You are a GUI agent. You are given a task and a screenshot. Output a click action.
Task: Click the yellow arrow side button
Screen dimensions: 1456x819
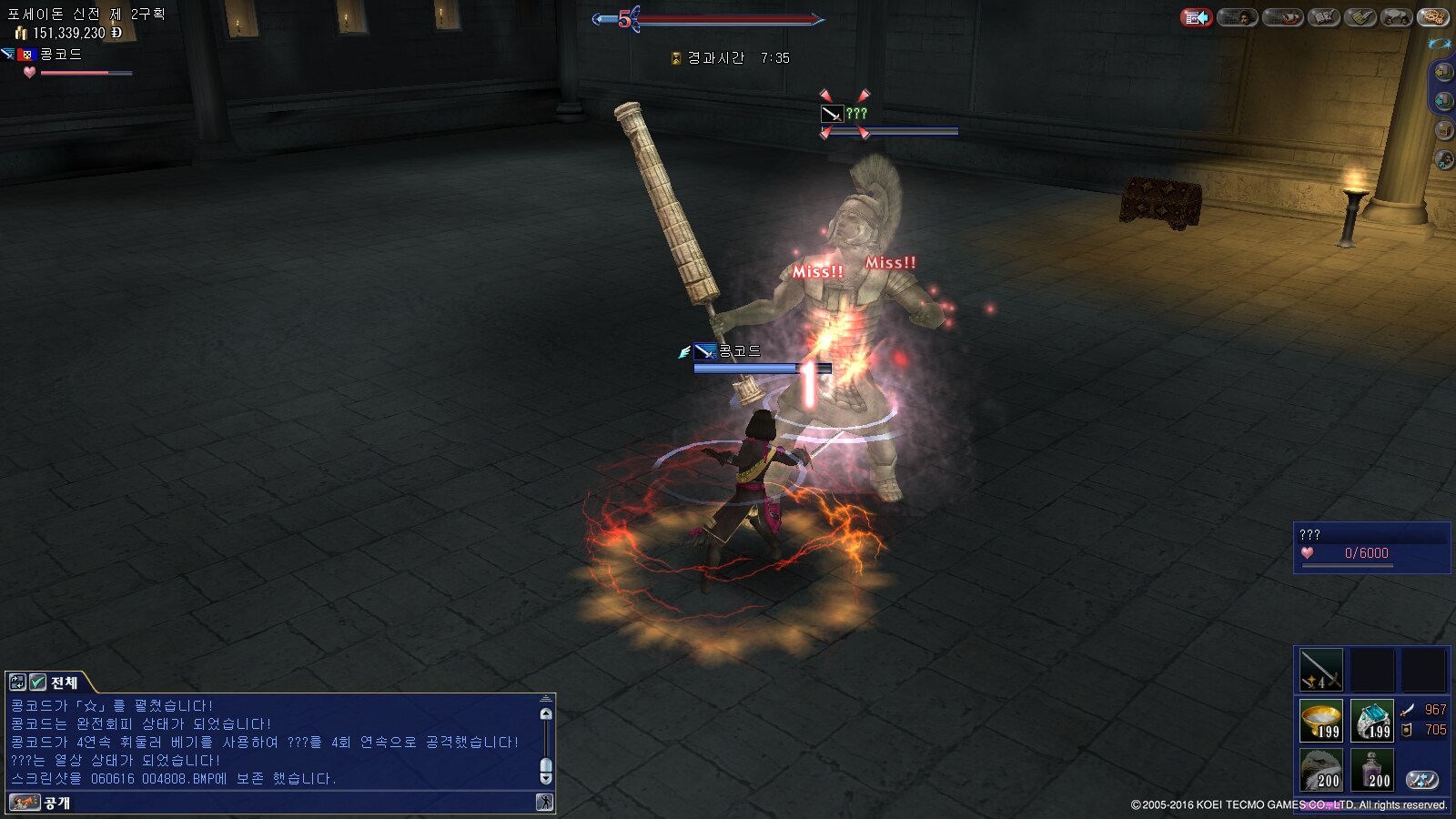point(1443,71)
